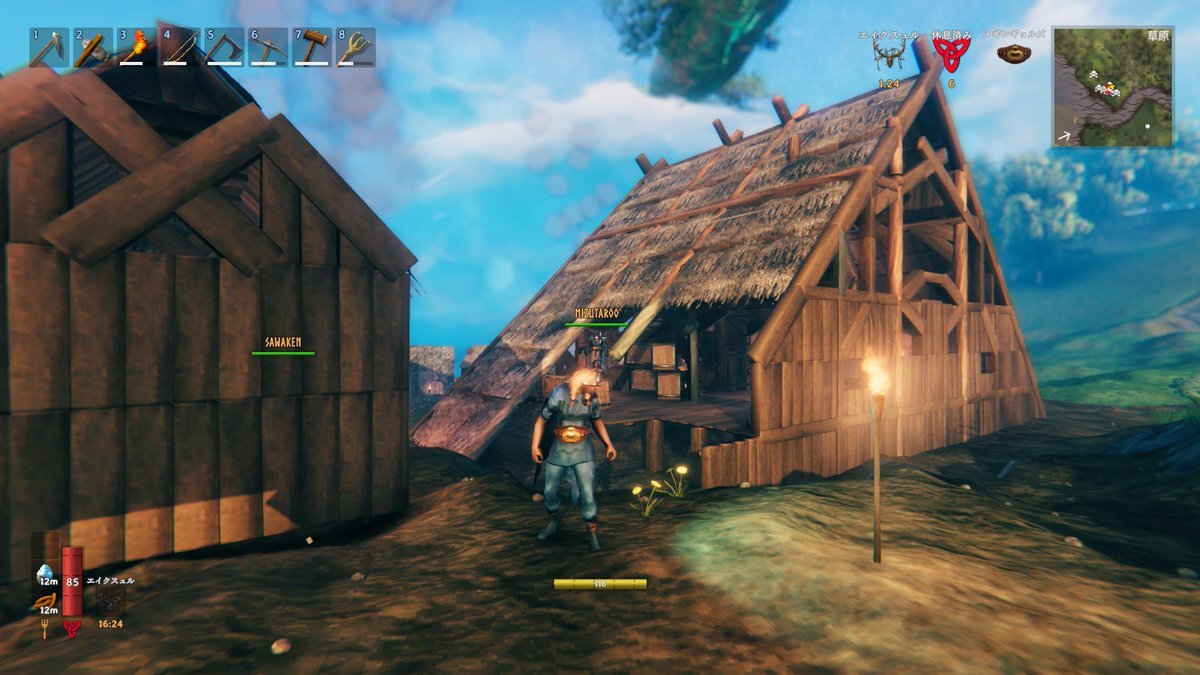This screenshot has width=1200, height=675.
Task: Open the minimap
Action: pyautogui.click(x=1112, y=87)
